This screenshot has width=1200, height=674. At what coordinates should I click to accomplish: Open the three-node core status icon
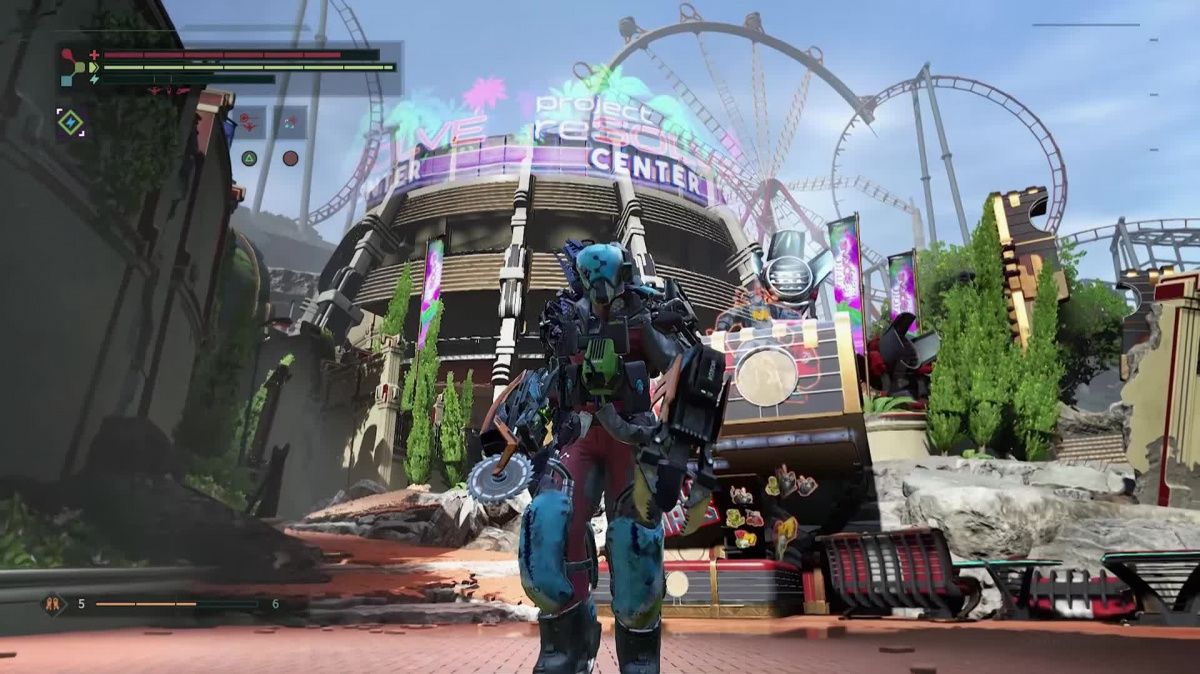point(72,67)
